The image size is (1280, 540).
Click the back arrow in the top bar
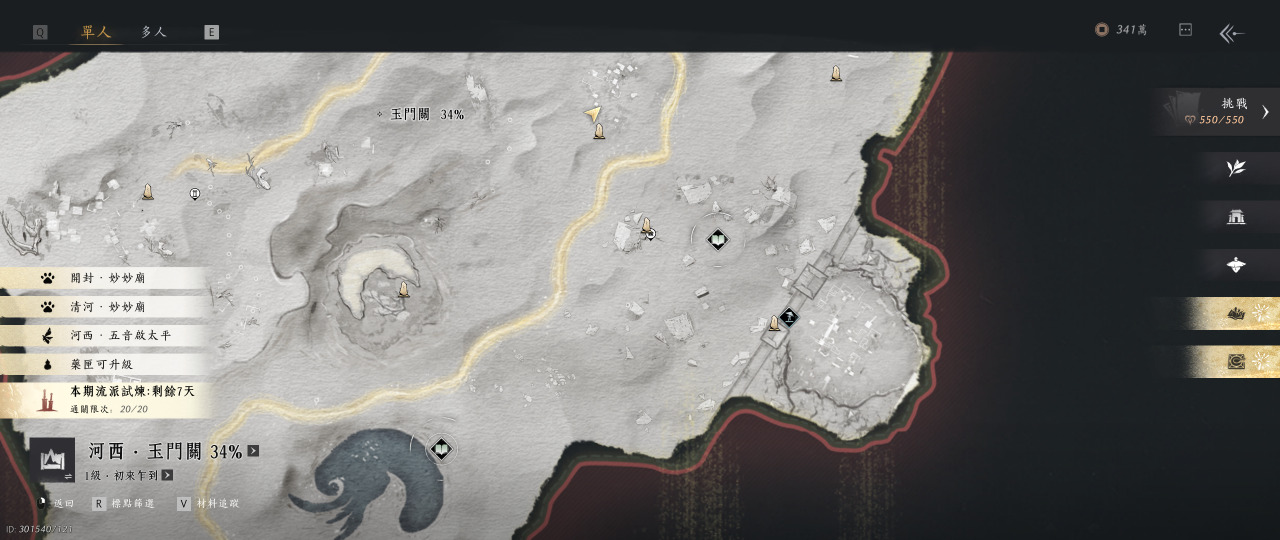click(1231, 33)
